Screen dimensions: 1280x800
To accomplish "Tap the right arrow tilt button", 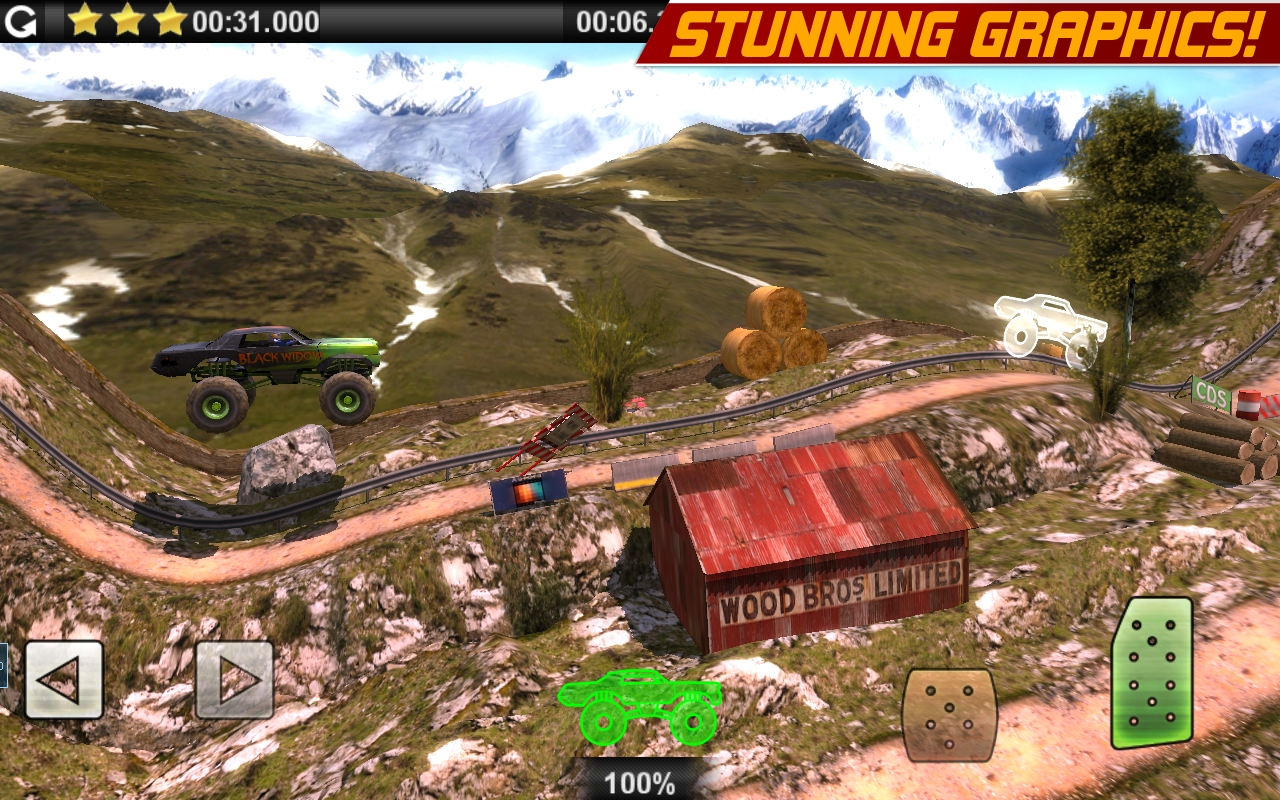I will 234,680.
